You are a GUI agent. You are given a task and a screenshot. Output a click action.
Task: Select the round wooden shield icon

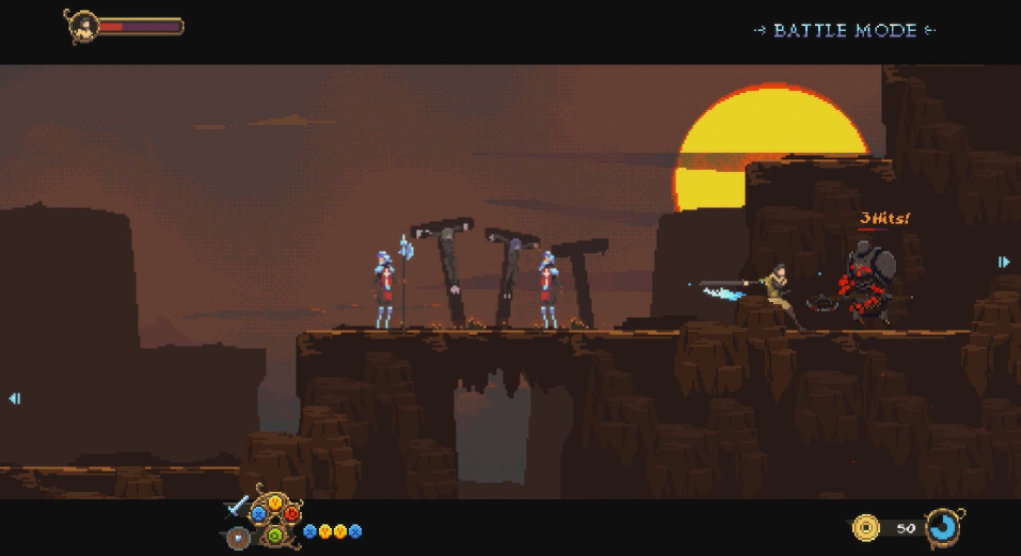point(238,537)
